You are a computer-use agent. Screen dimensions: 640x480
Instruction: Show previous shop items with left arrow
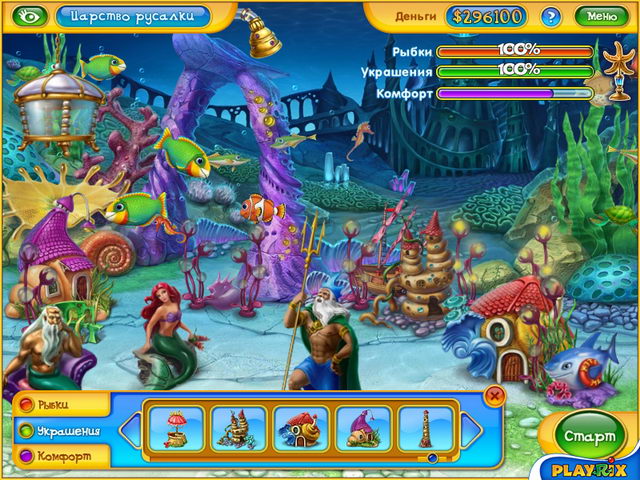(130, 430)
